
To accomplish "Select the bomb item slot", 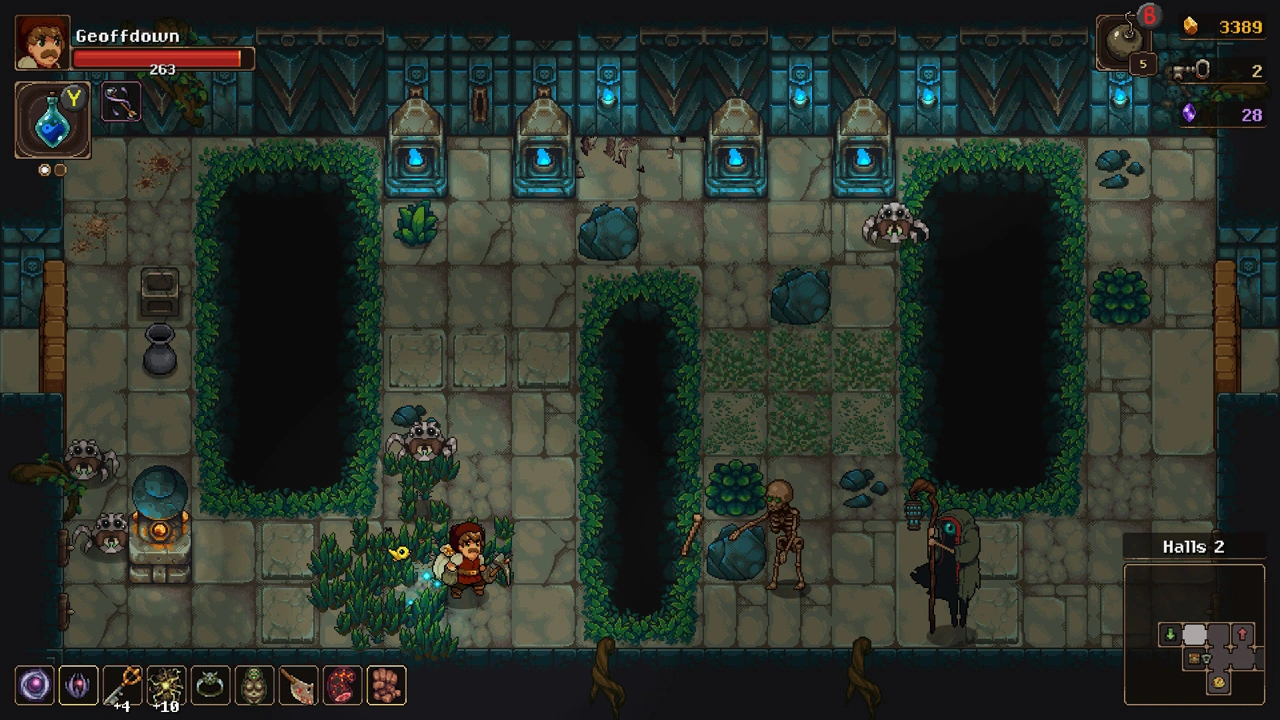I will [1124, 45].
